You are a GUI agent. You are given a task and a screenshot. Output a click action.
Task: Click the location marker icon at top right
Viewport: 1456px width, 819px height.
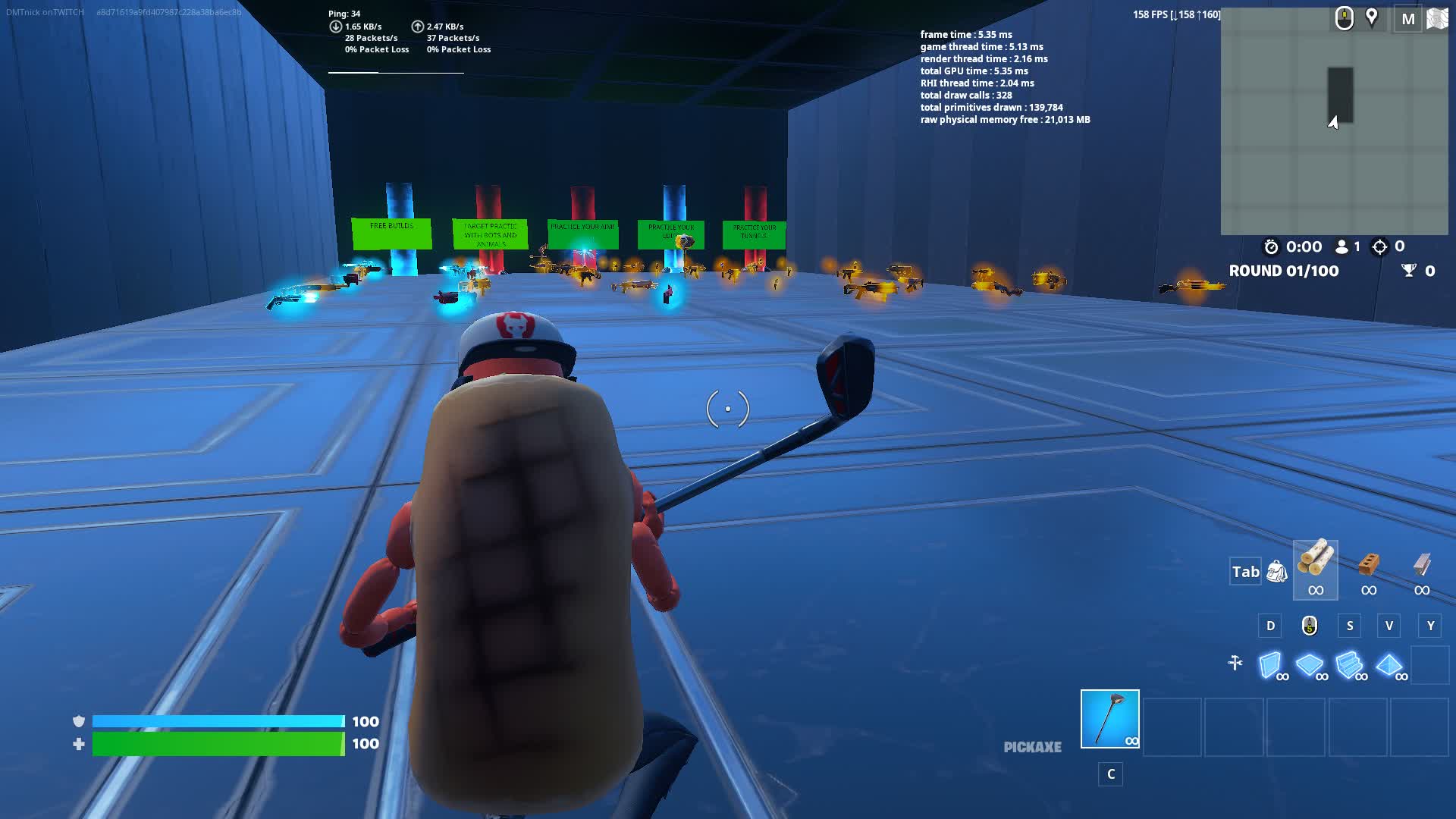pyautogui.click(x=1373, y=17)
